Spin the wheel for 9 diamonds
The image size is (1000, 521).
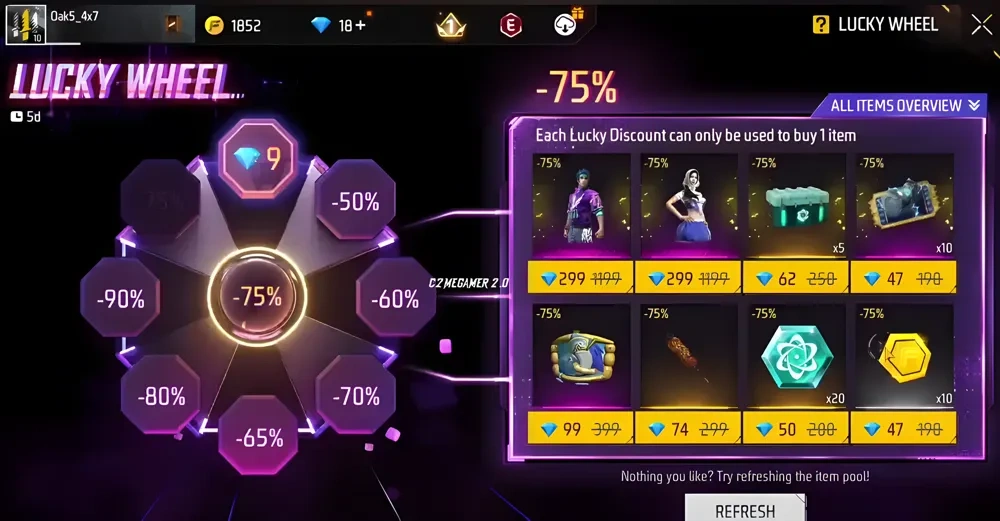coord(259,158)
